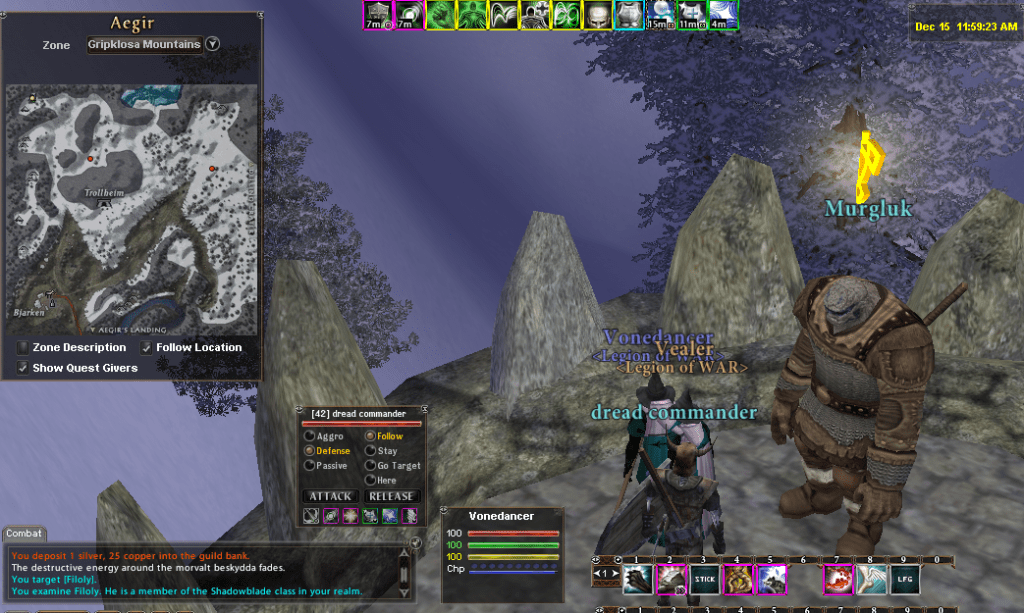
Task: Toggle the Show Quest Givers checkbox
Action: [23, 368]
